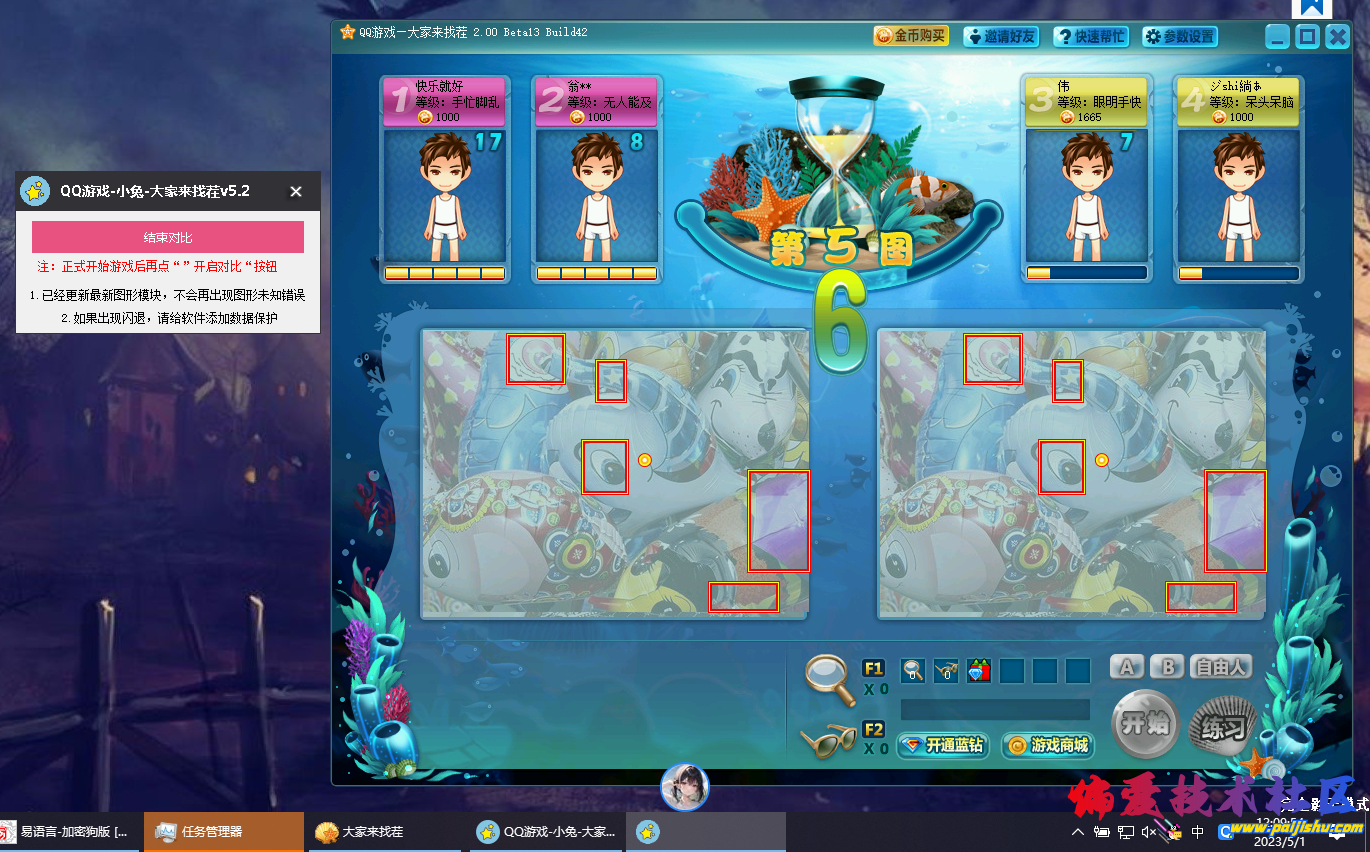This screenshot has width=1370, height=852.
Task: Open the 参数设置 settings gear
Action: click(1180, 35)
